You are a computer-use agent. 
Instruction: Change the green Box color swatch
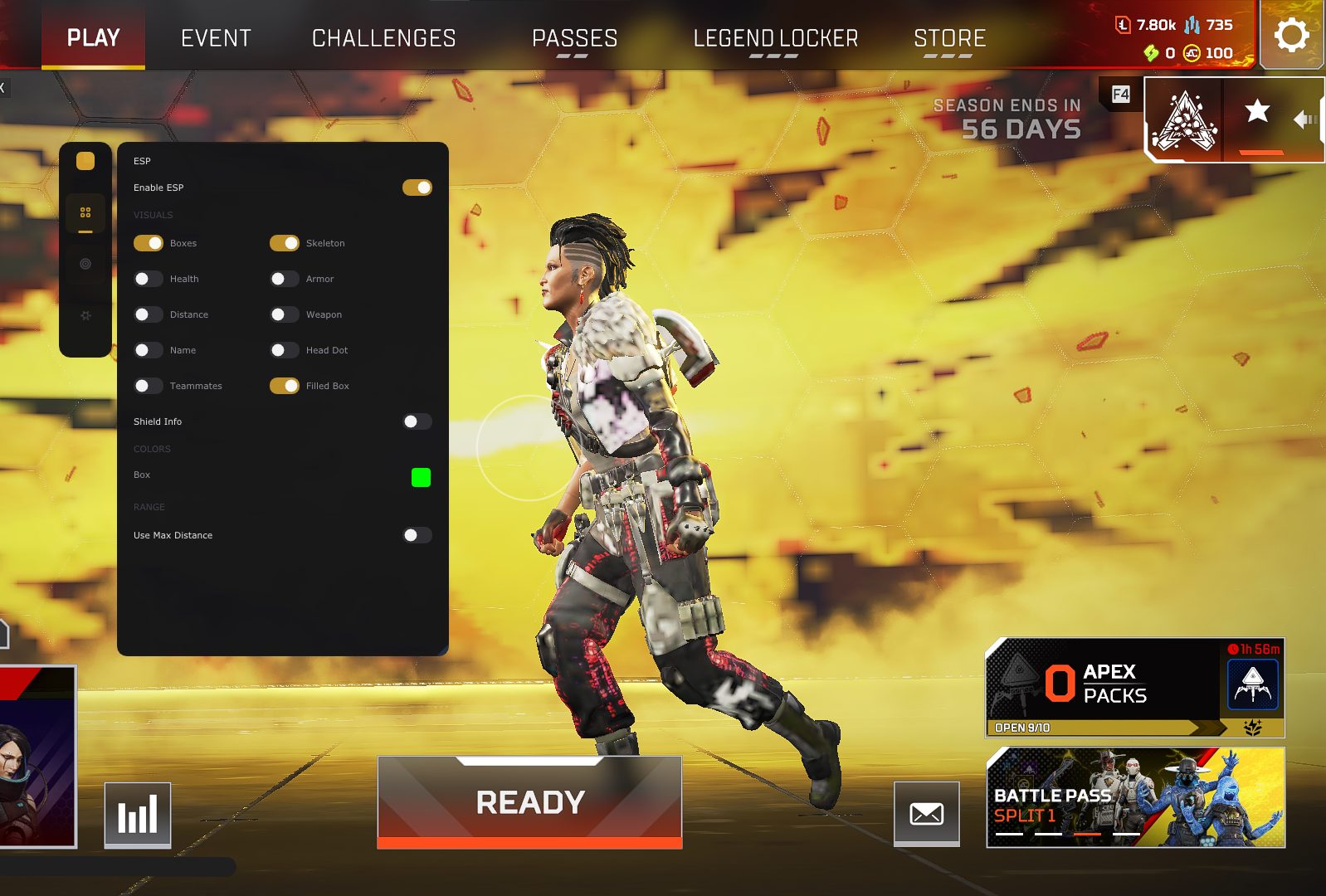pyautogui.click(x=421, y=477)
